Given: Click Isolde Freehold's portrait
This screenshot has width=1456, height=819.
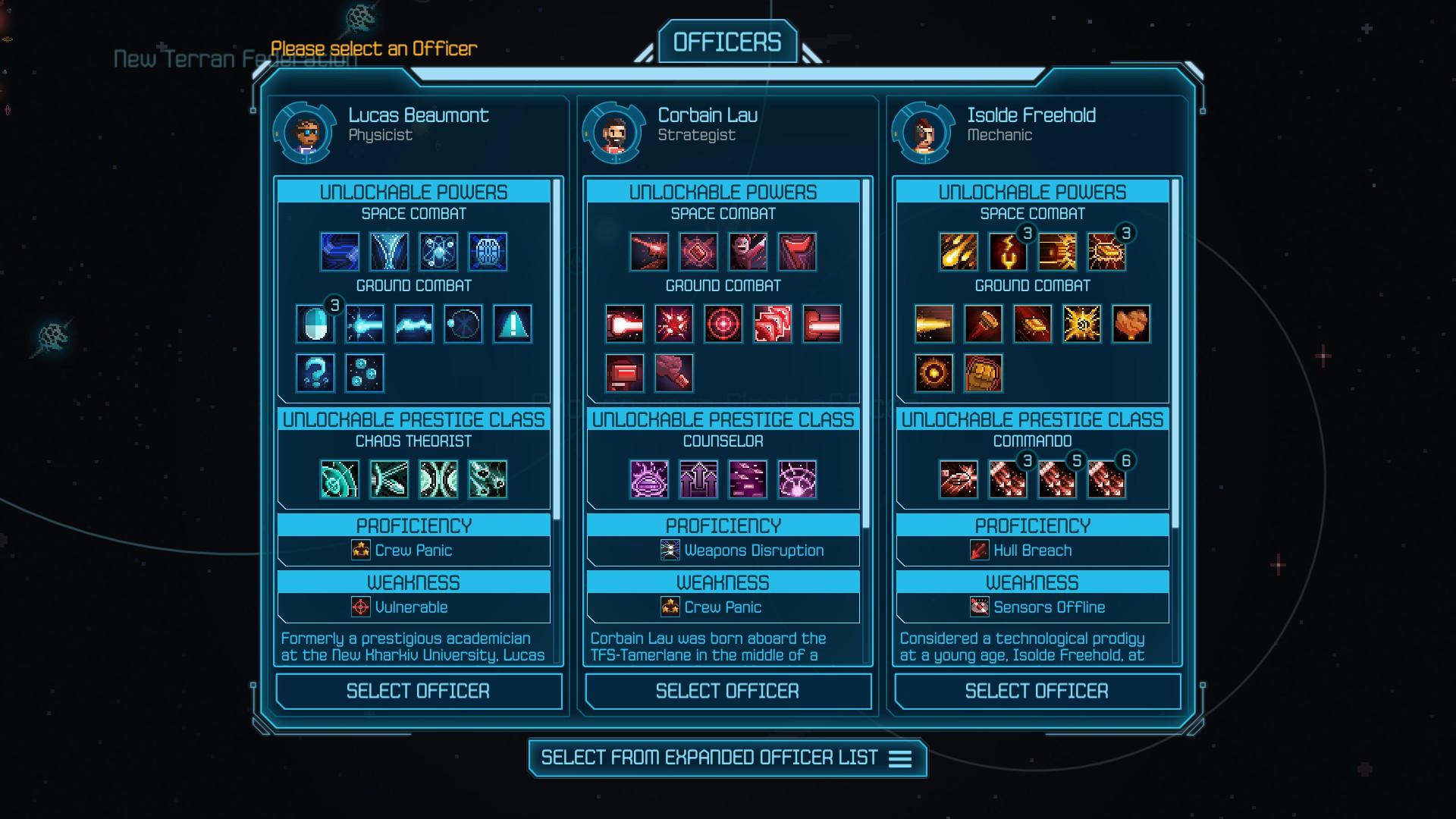Looking at the screenshot, I should (924, 133).
